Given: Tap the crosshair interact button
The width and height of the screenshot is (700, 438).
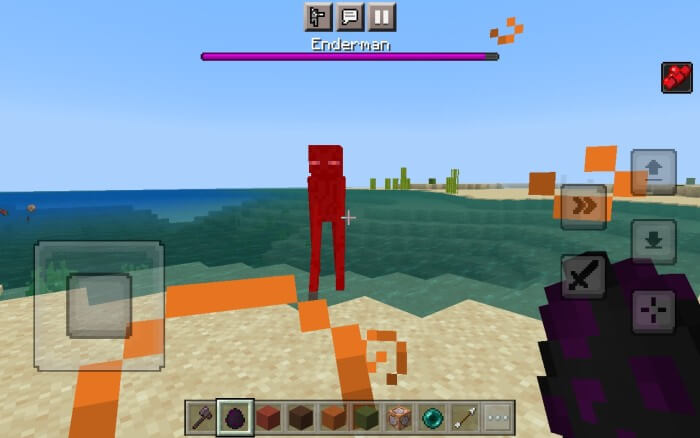Looking at the screenshot, I should click(653, 311).
